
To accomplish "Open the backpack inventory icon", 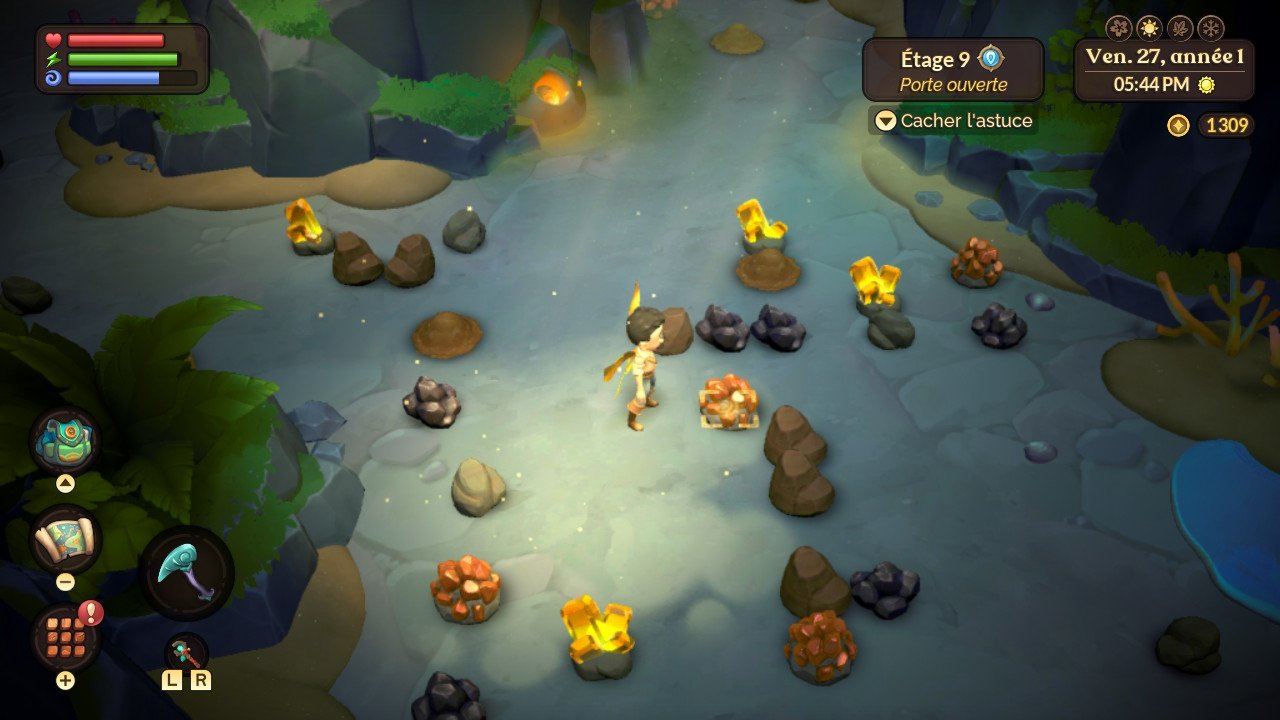I will coord(66,440).
